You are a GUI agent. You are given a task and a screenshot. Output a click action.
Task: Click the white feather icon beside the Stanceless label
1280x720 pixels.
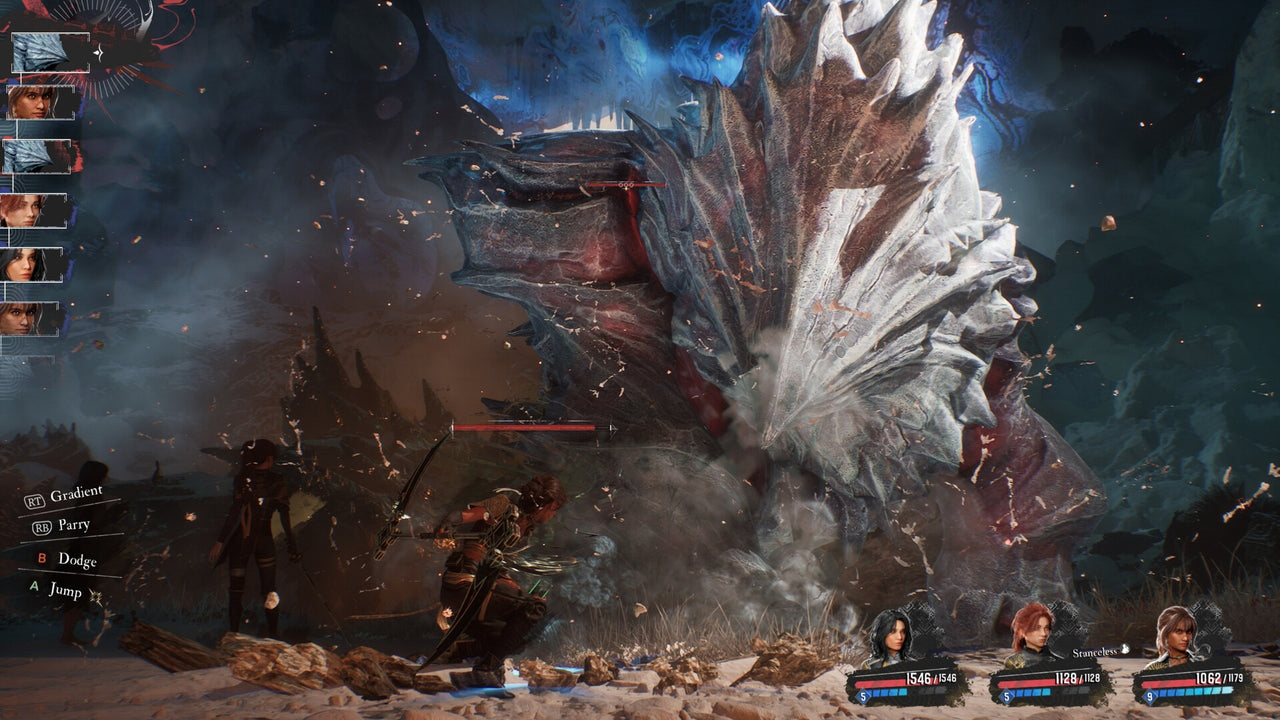coord(1124,650)
